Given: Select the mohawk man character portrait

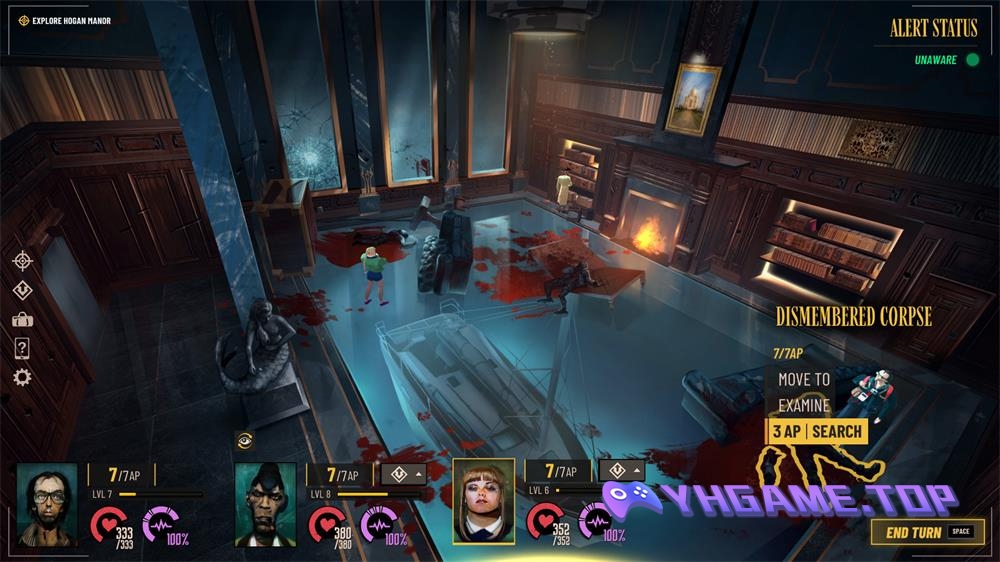Looking at the screenshot, I should point(265,503).
